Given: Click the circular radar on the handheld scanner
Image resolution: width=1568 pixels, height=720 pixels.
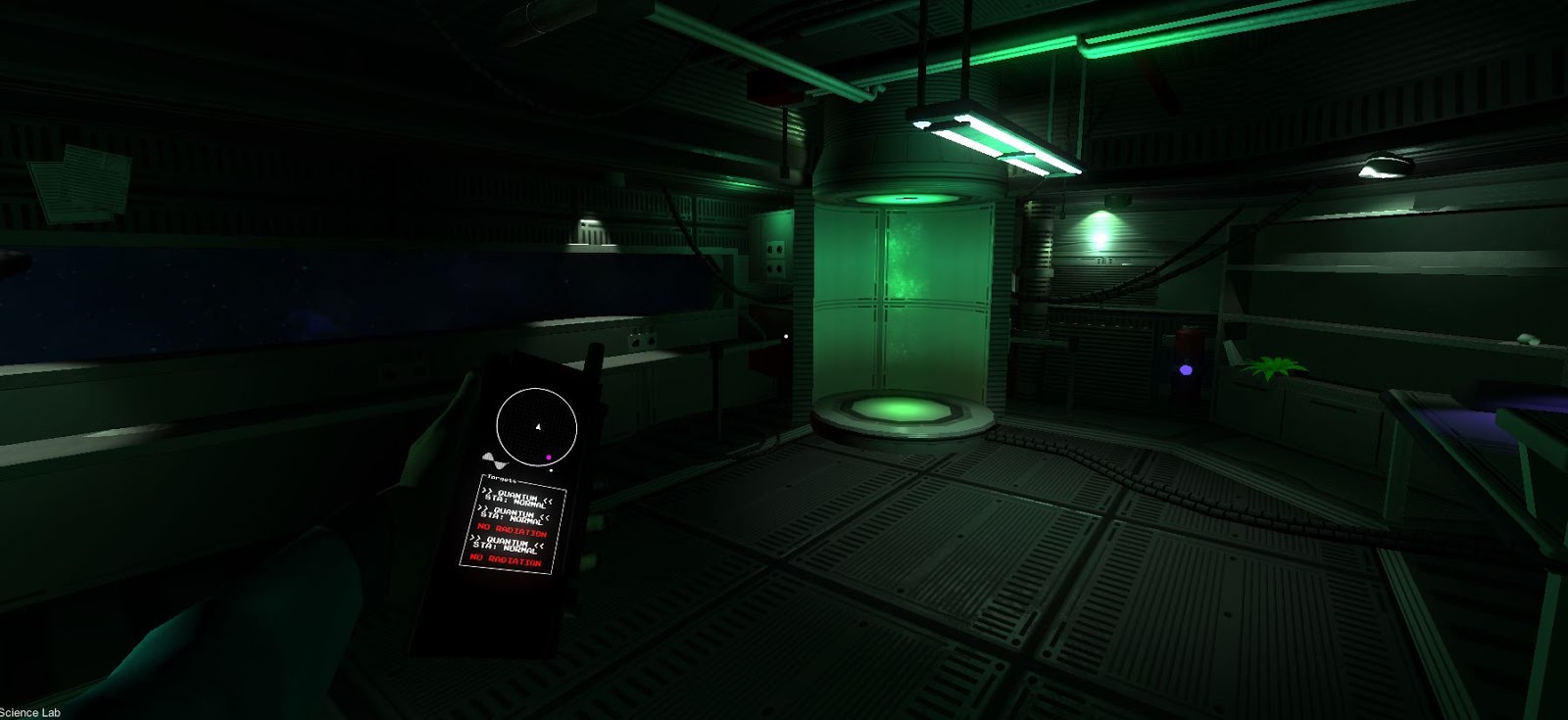Looking at the screenshot, I should (537, 426).
